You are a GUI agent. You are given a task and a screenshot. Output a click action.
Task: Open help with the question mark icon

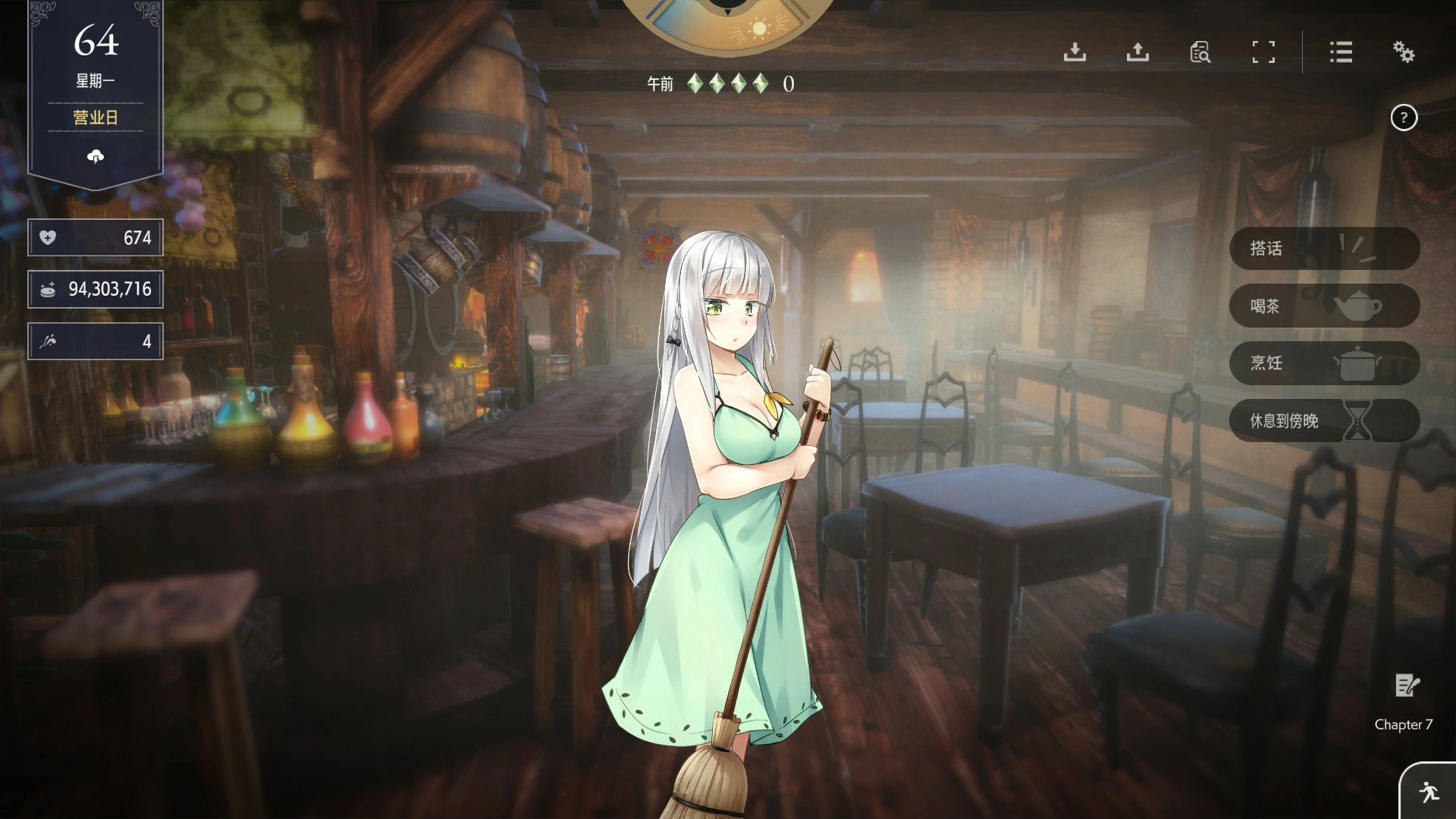1405,118
